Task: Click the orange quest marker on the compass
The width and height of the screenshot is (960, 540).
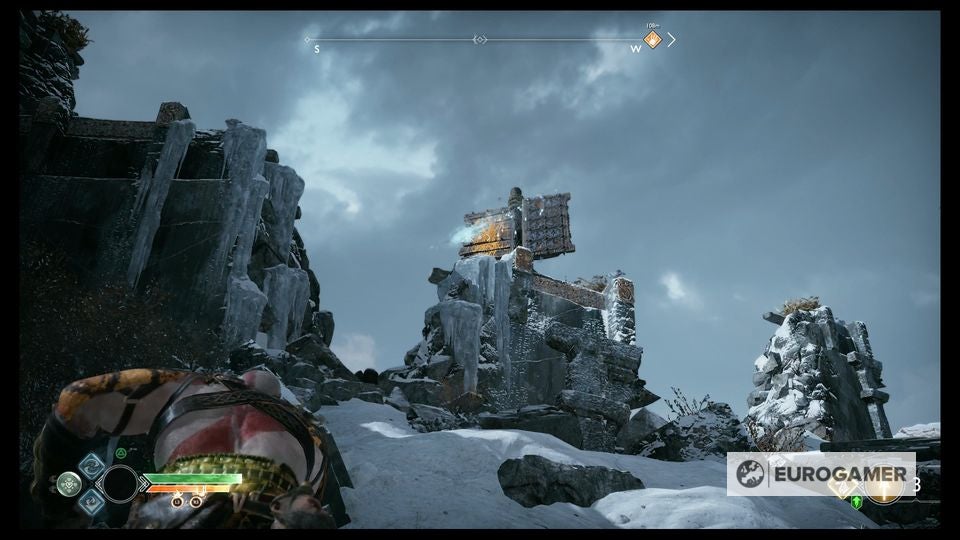Action: (652, 40)
